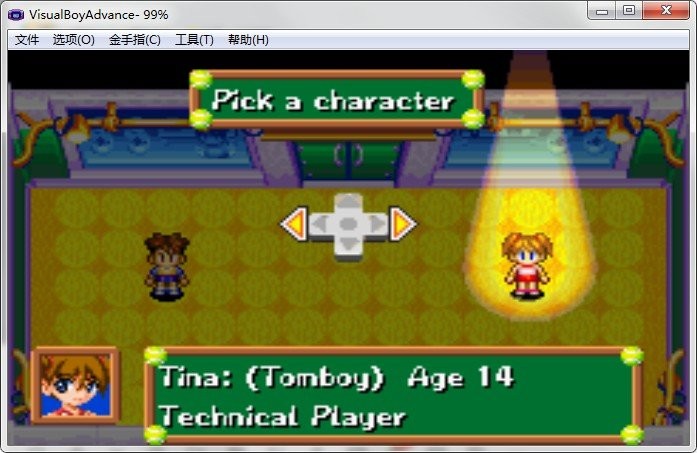
Task: Pick the brown-haired boy character
Action: pos(166,266)
